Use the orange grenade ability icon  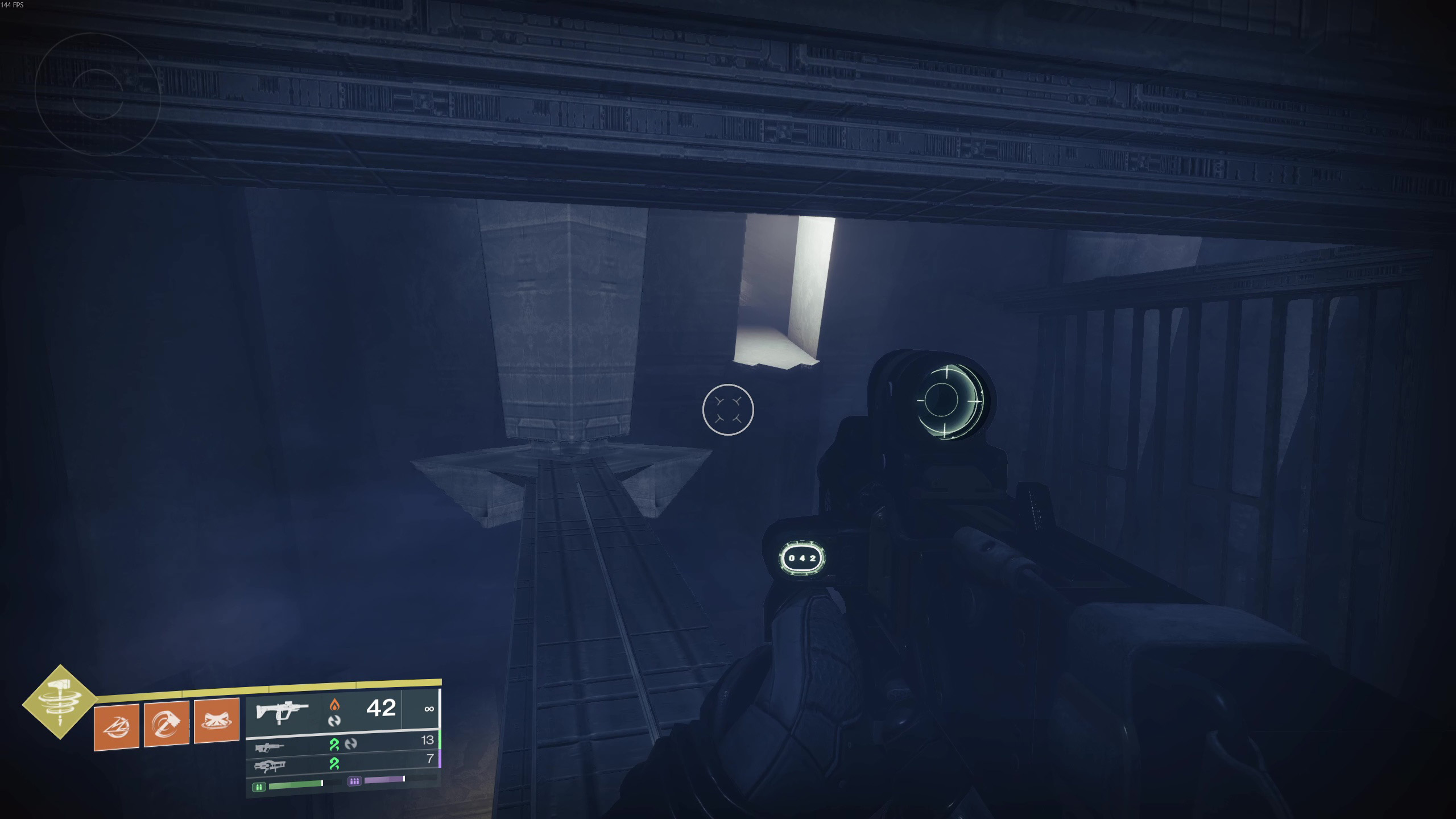(117, 726)
